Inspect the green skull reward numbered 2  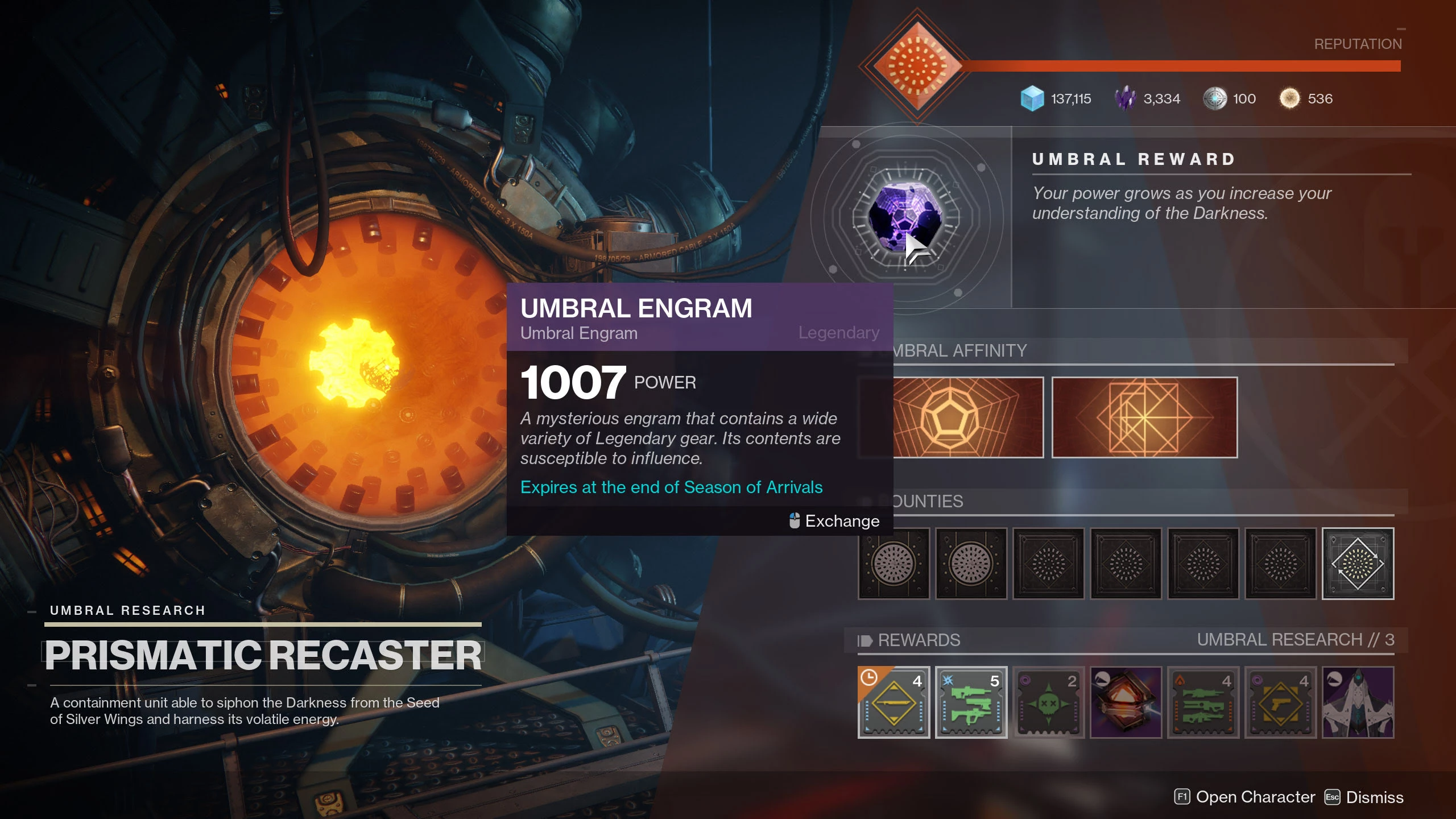tap(1048, 702)
